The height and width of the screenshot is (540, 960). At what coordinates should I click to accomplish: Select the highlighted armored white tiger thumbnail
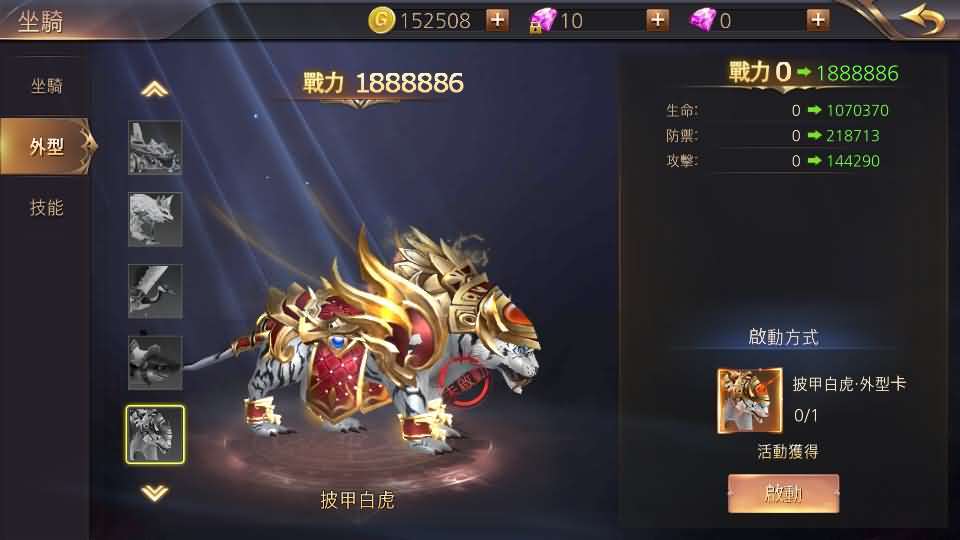coord(155,434)
